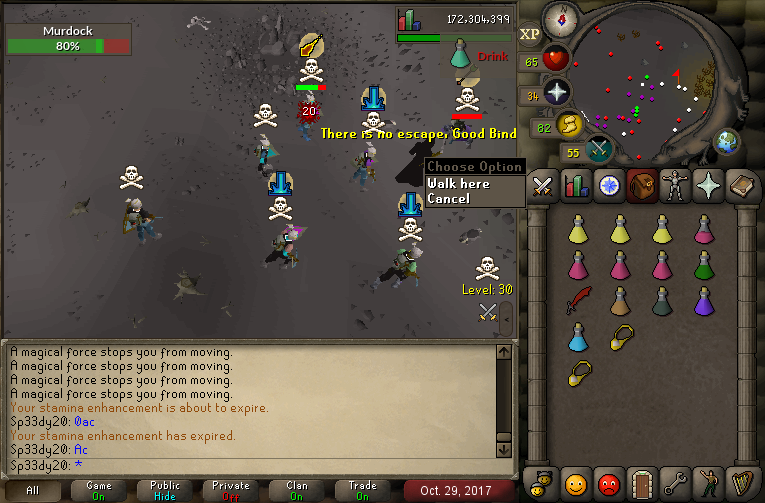Open the Combat Options tab
765x503 pixels.
[543, 187]
